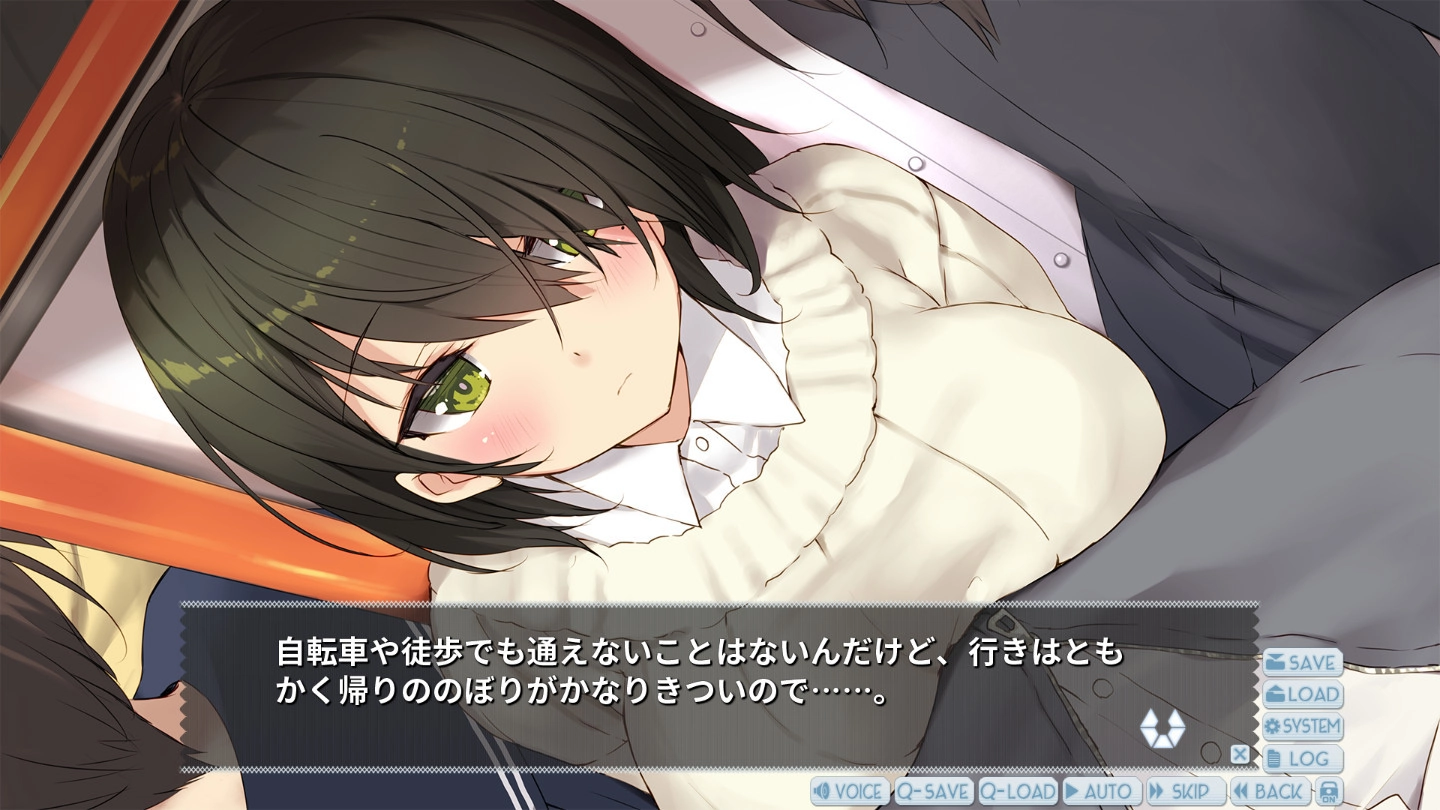The height and width of the screenshot is (810, 1440).
Task: Start AUTO text advance
Action: click(1101, 792)
